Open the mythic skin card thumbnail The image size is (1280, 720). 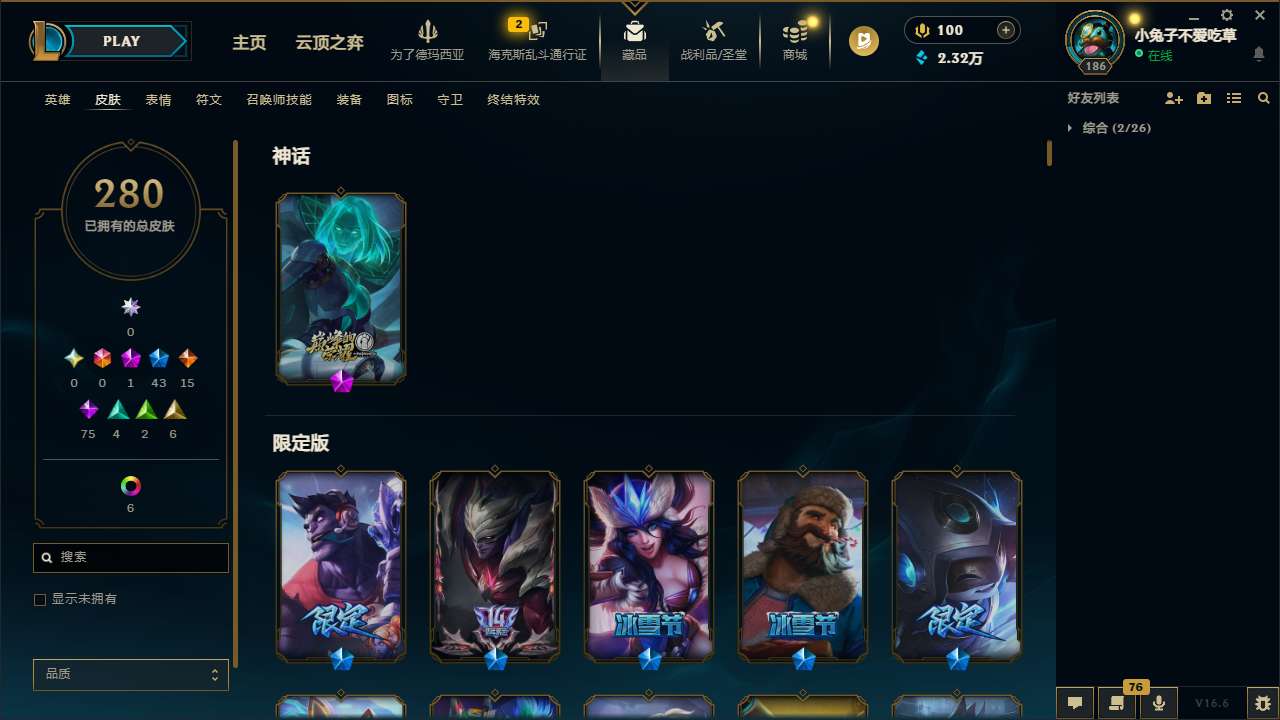pos(340,288)
